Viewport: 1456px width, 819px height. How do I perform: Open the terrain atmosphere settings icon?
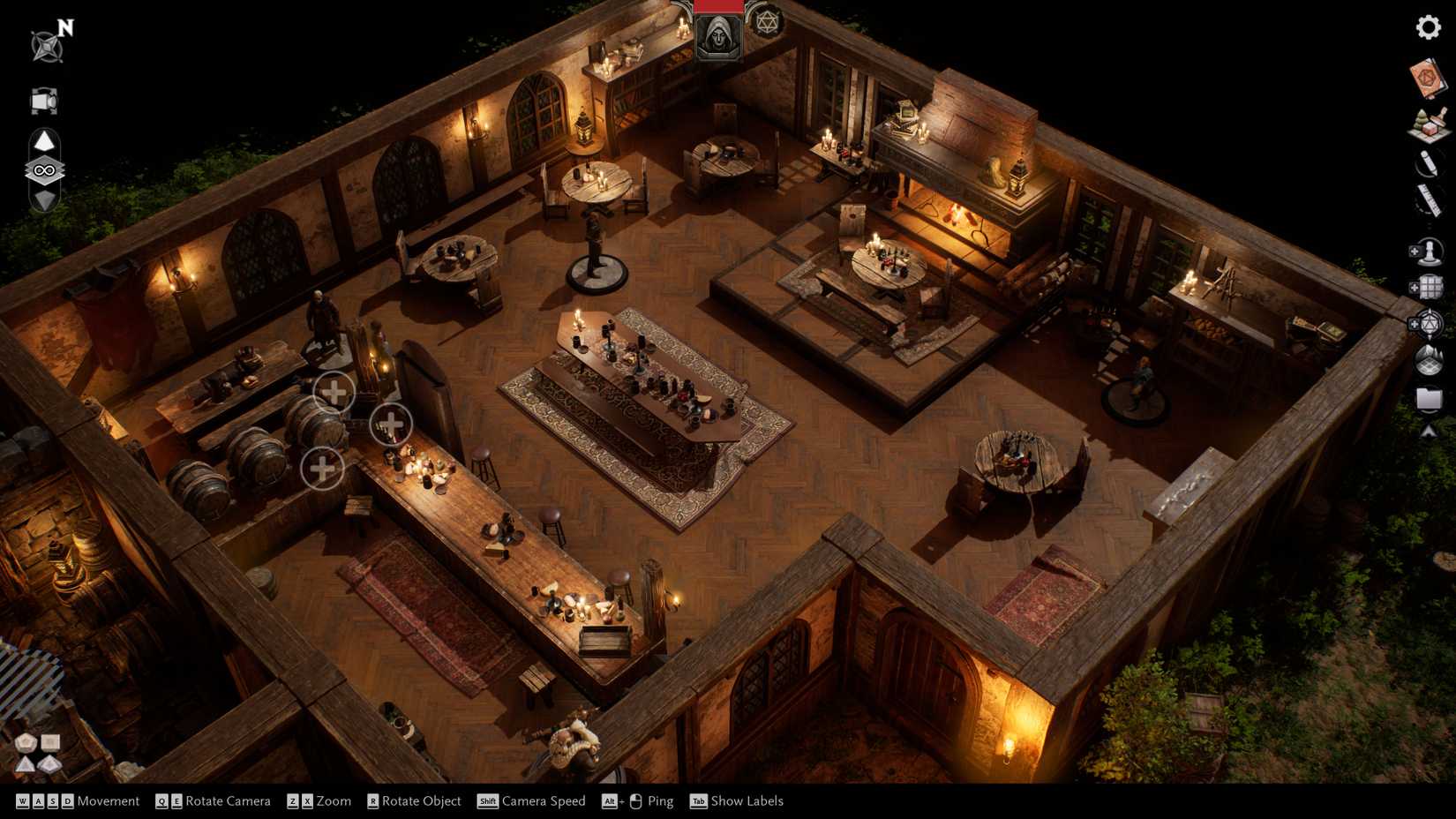tap(1429, 361)
